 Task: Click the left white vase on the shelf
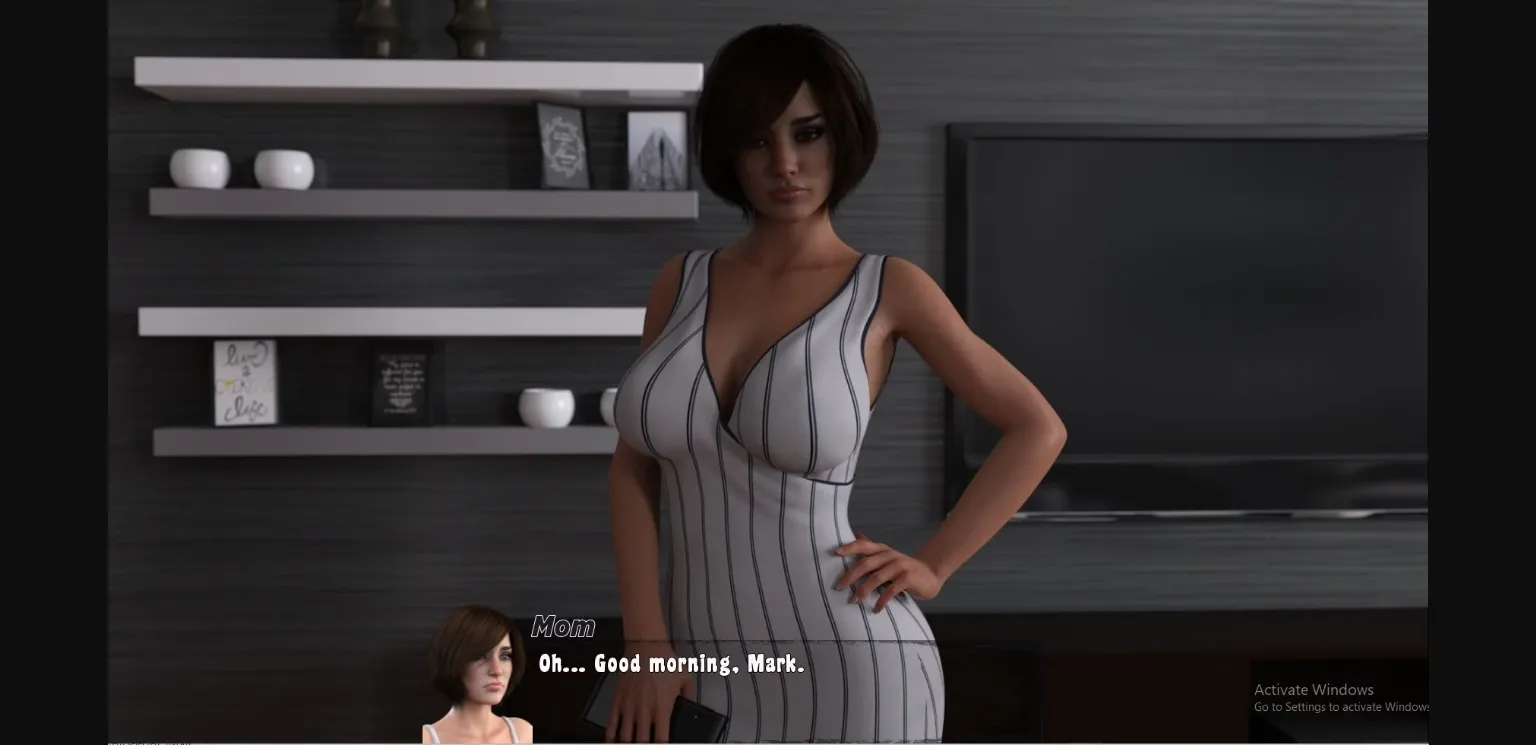[200, 170]
